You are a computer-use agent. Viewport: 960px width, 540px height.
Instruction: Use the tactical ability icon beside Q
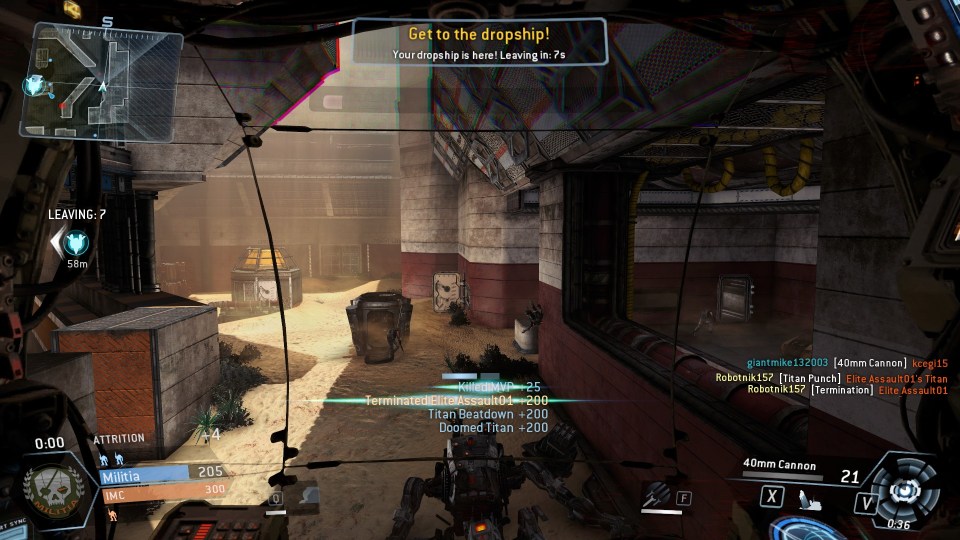click(306, 494)
